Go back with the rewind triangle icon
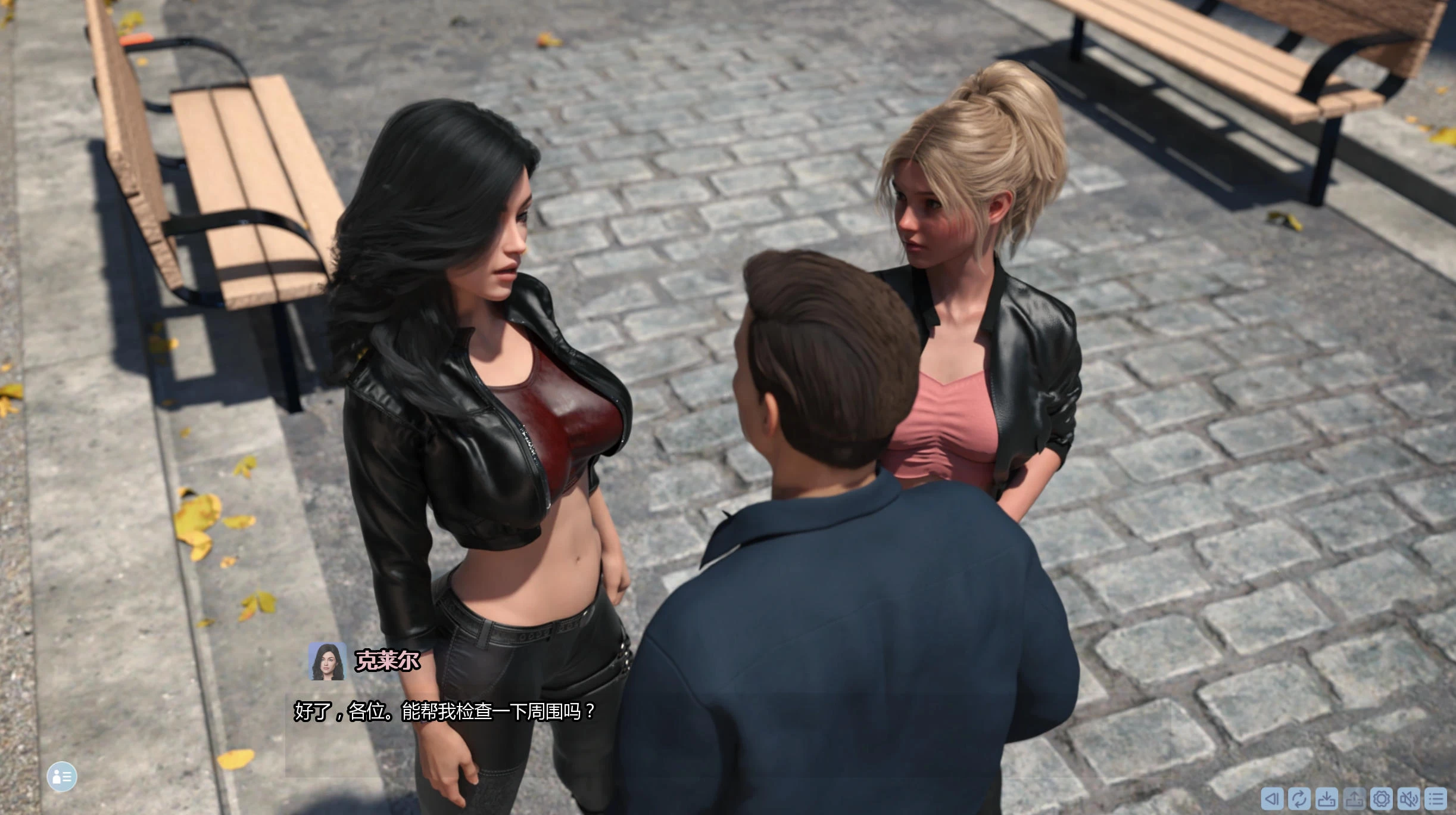This screenshot has width=1456, height=815. click(1271, 798)
